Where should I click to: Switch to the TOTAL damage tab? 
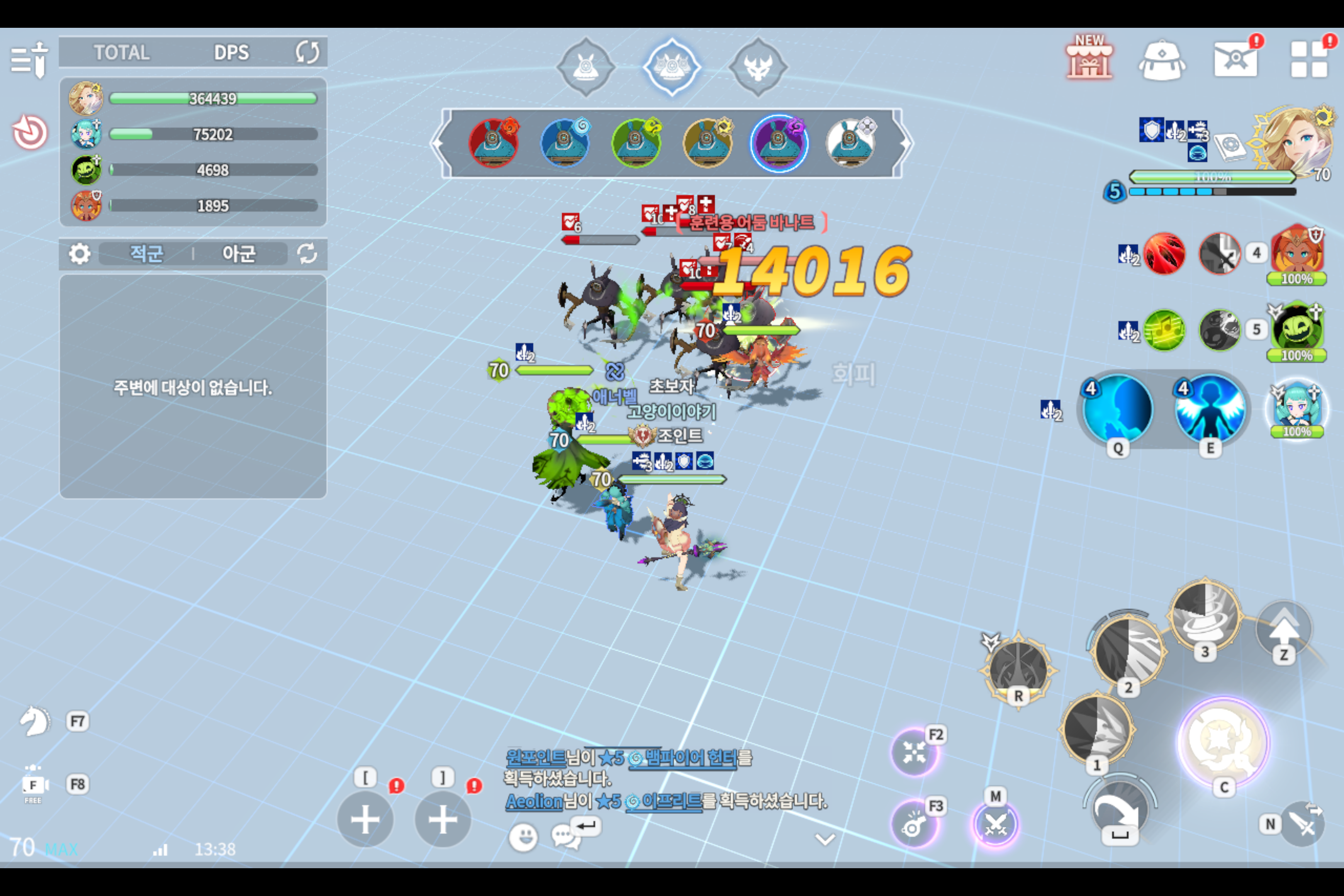pyautogui.click(x=122, y=53)
